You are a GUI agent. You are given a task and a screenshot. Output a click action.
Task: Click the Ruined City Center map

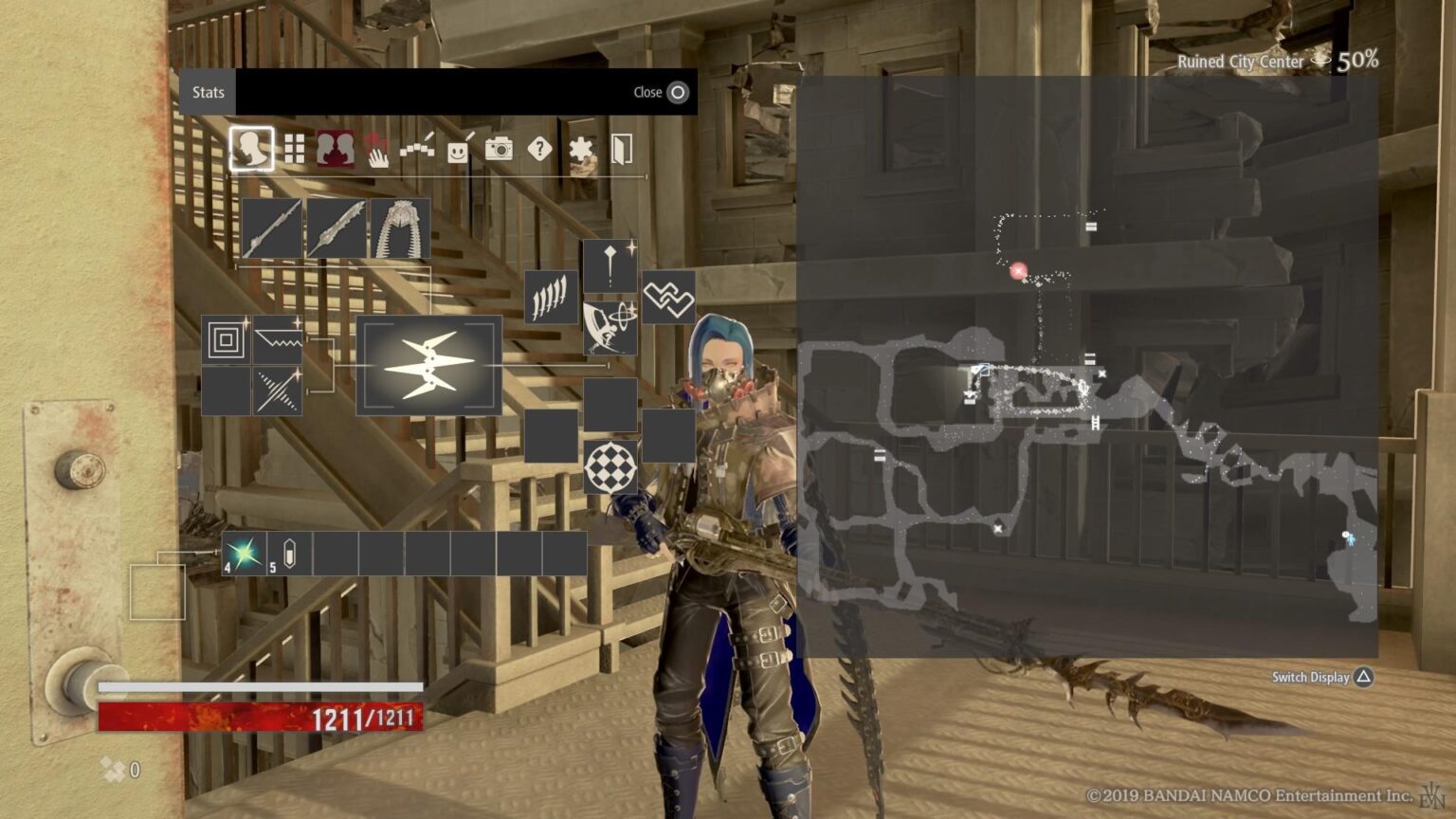pos(1086,367)
